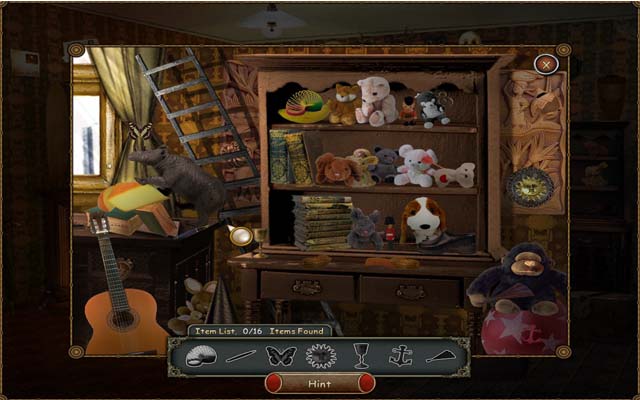The width and height of the screenshot is (640, 400).
Task: Select the fan-shaped silhouette in the item list
Action: 440,356
